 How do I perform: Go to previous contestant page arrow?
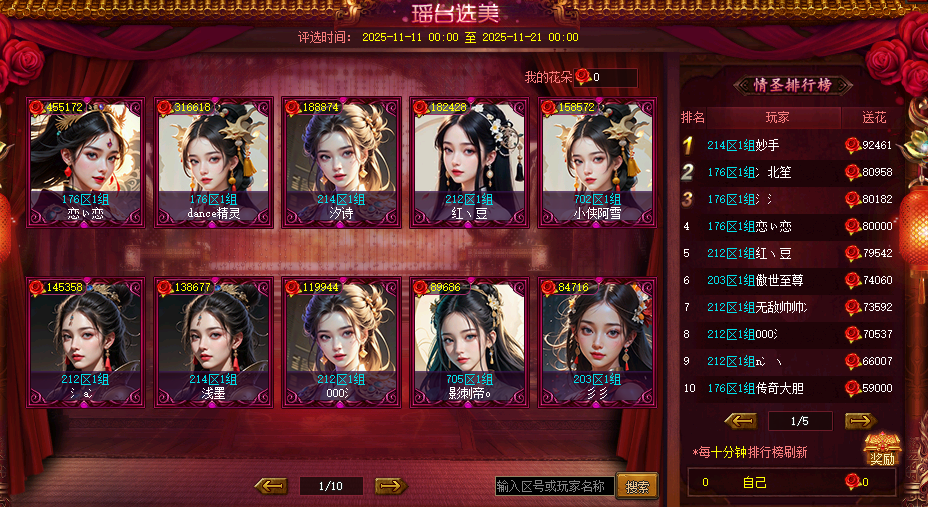pos(271,486)
